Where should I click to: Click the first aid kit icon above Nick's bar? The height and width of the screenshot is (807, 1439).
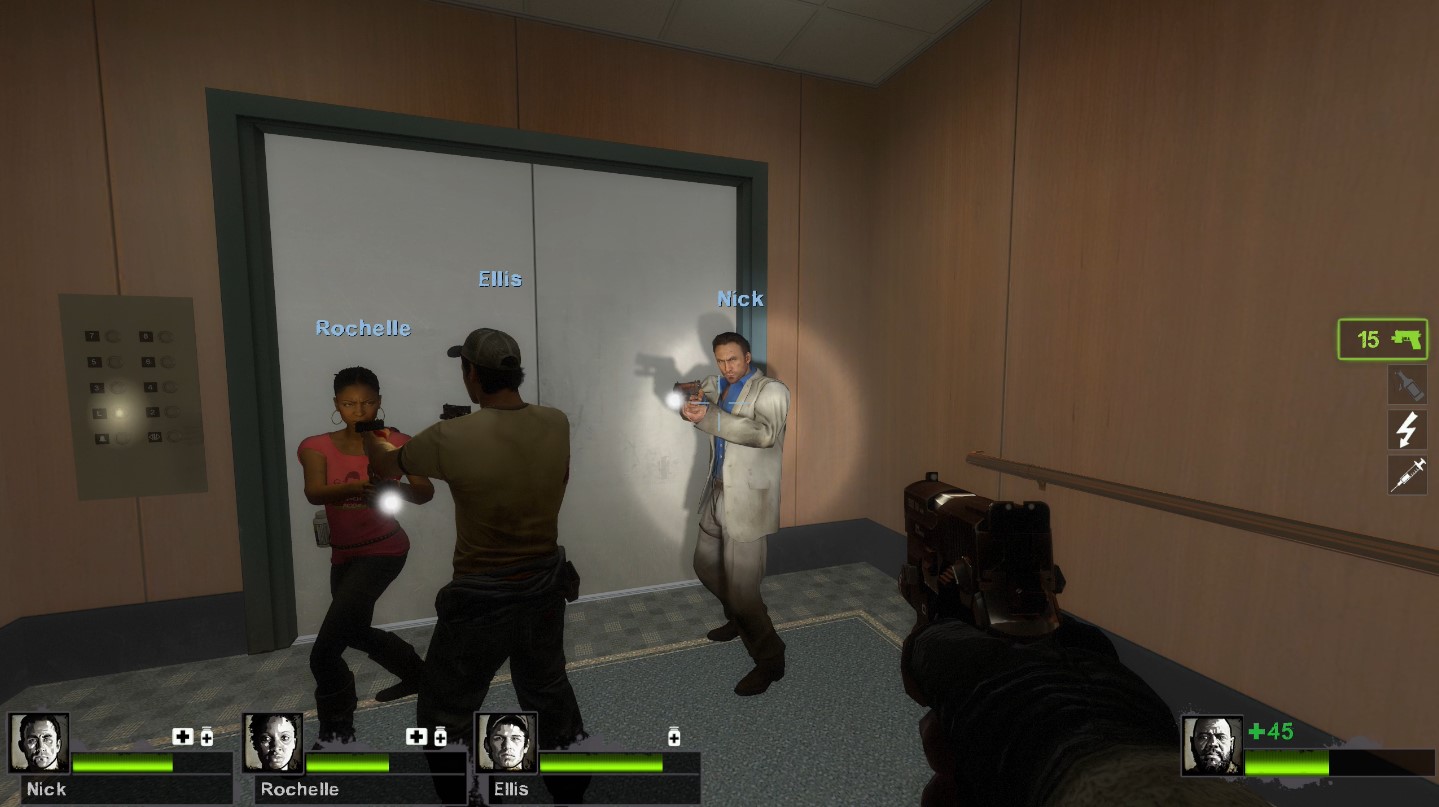[x=184, y=736]
